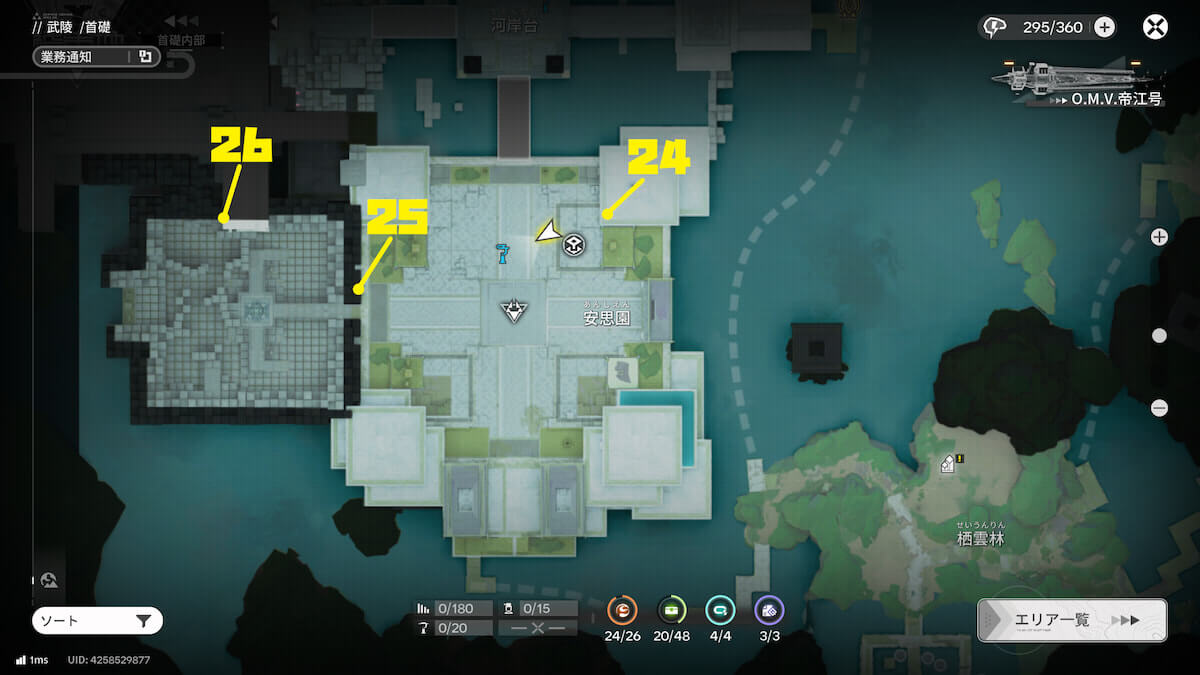Select the teal collectible tracker showing 4/4
Screen dimensions: 1200x675
point(720,610)
